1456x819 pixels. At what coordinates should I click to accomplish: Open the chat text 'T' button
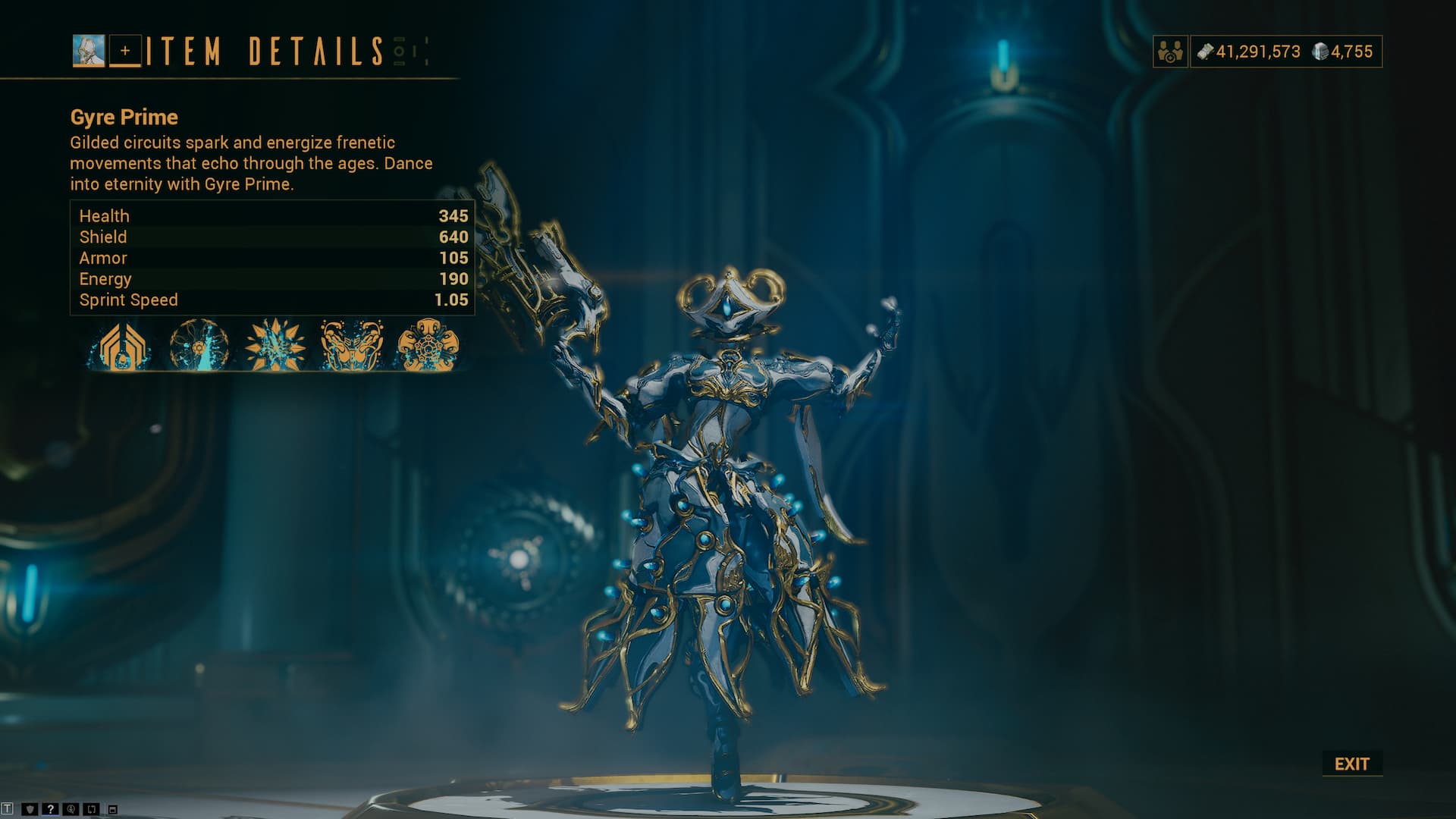(x=7, y=809)
